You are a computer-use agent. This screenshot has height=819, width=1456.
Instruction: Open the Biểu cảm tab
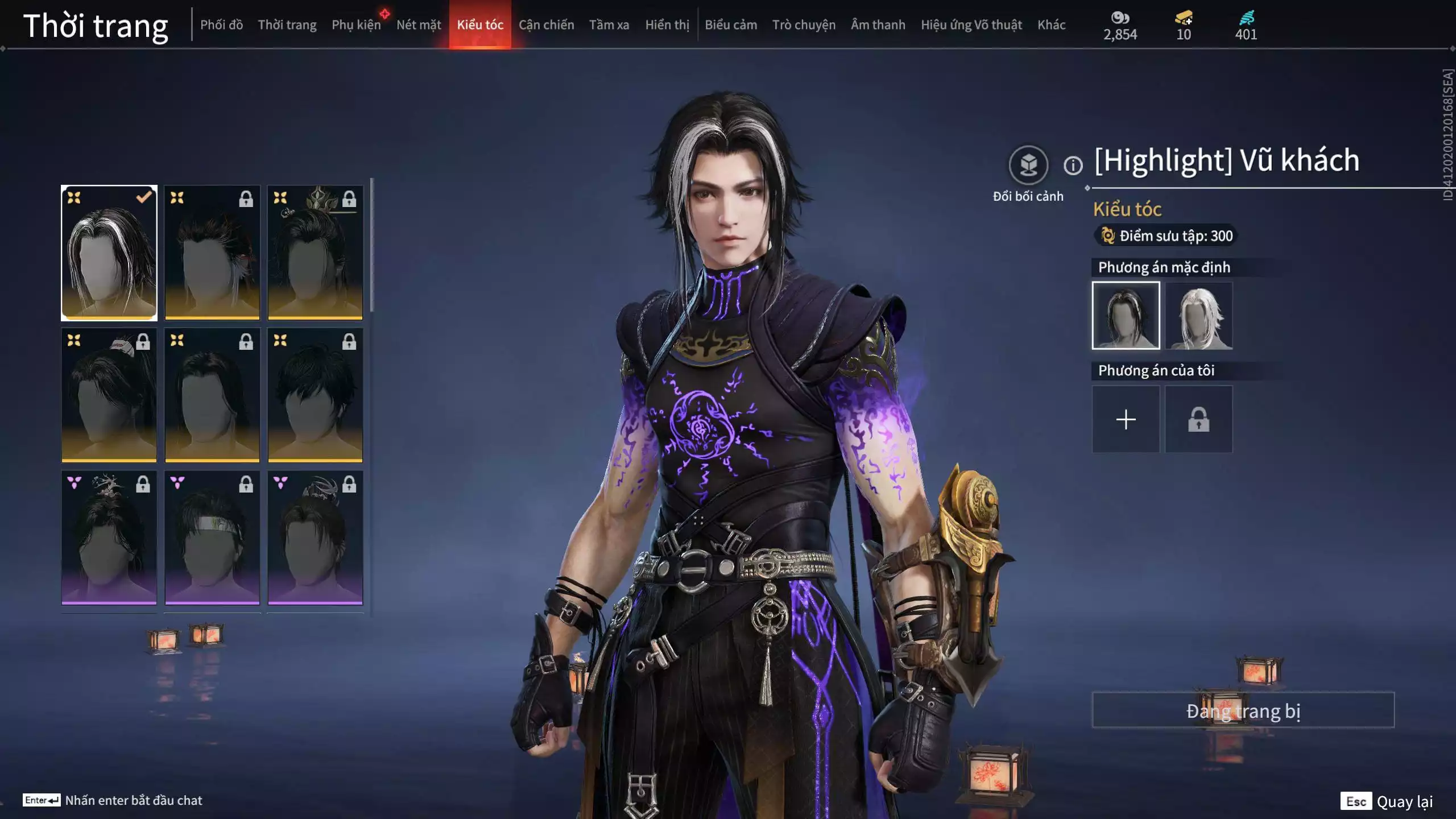[x=731, y=25]
